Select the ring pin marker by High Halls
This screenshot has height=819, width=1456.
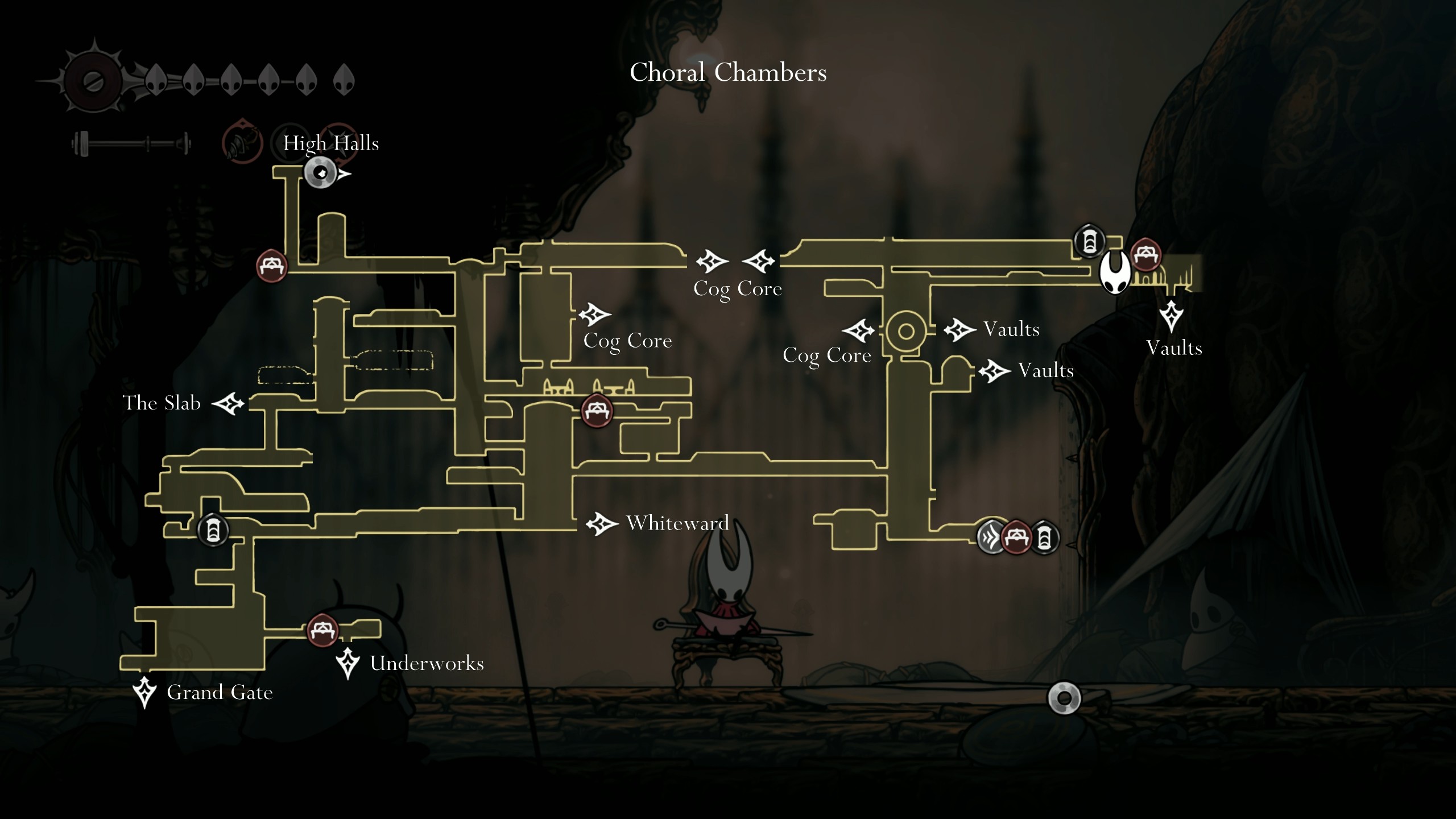[x=321, y=173]
